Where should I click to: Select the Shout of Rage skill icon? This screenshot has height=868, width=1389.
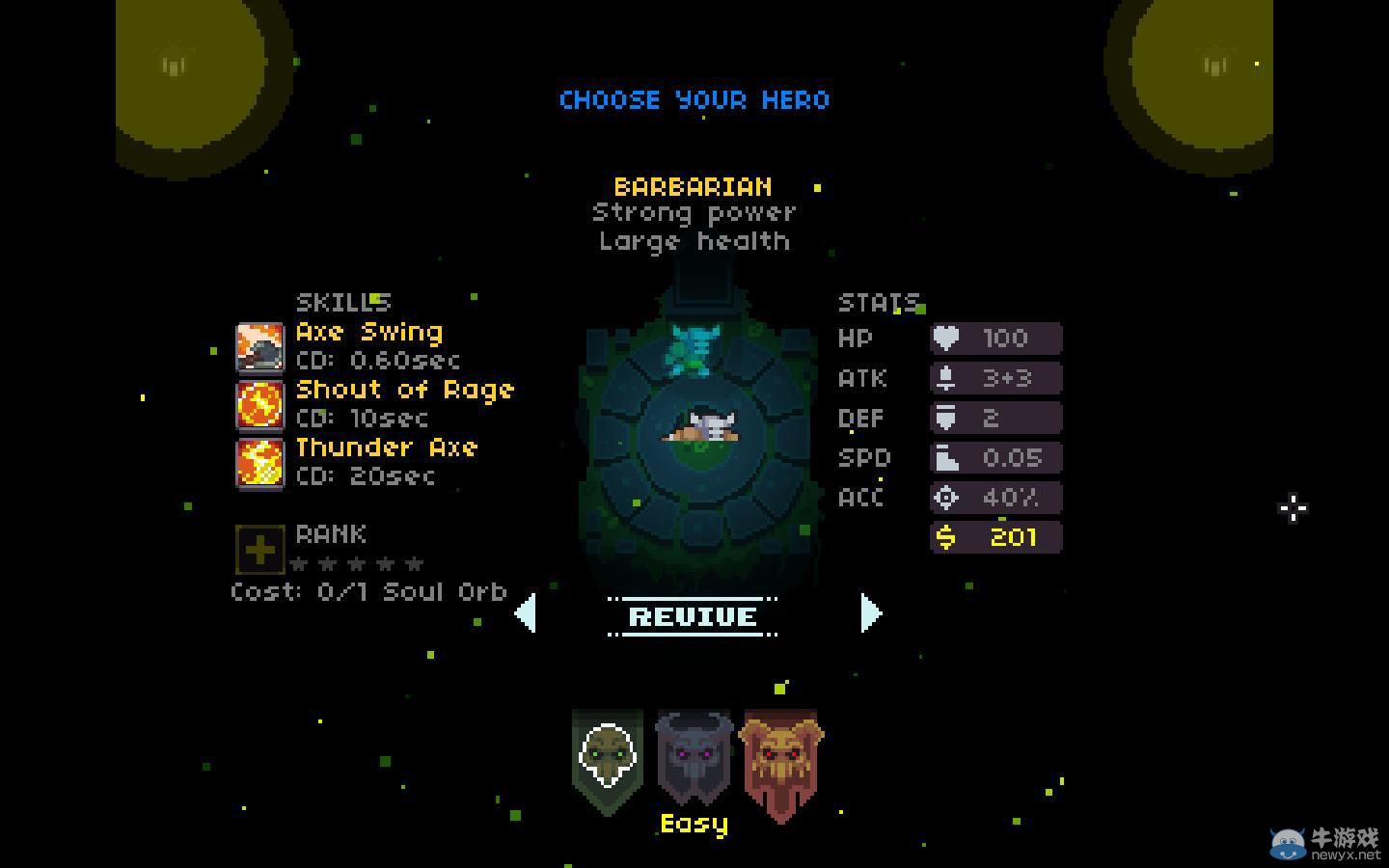pos(260,405)
